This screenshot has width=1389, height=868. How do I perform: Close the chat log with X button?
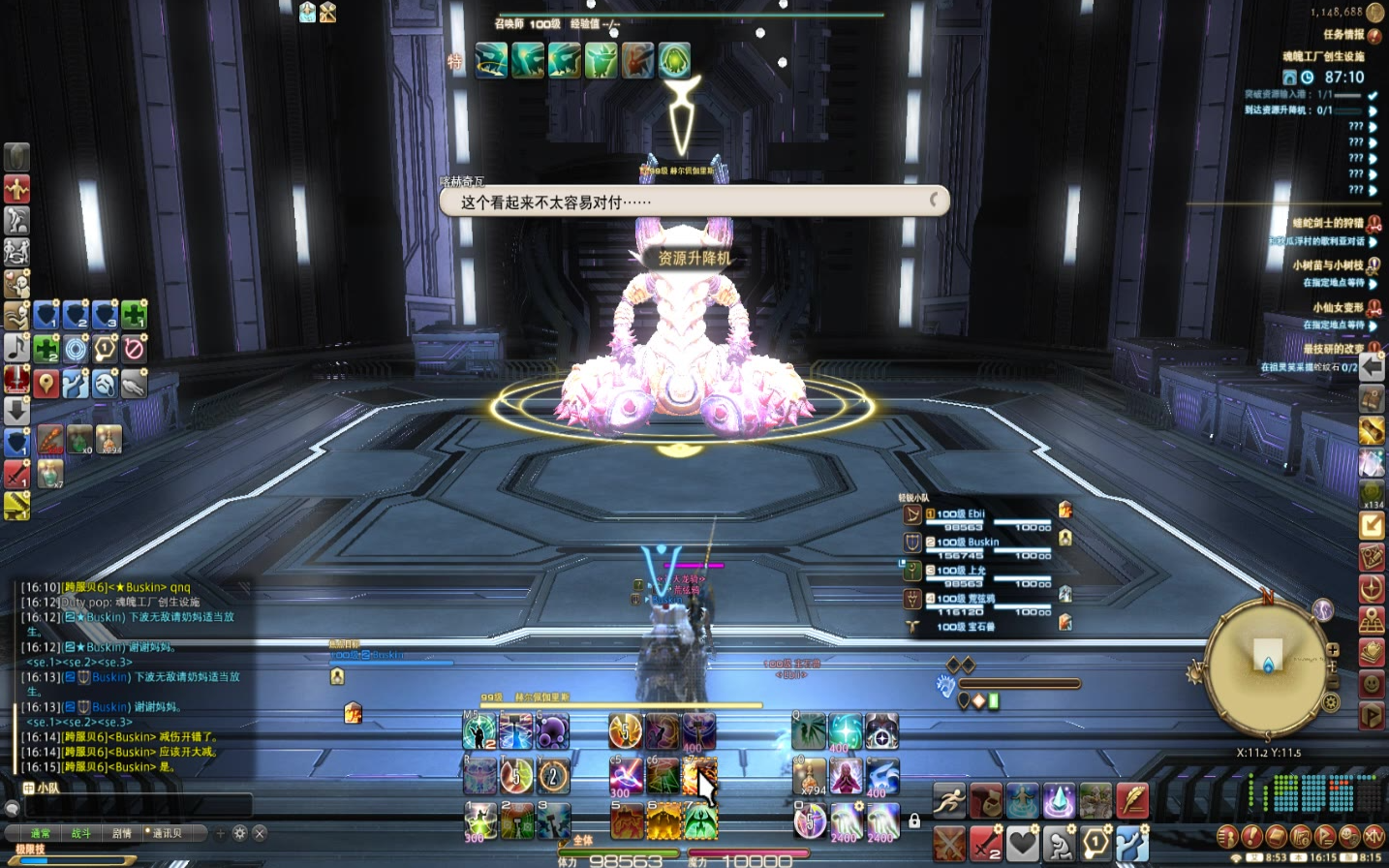pos(260,833)
